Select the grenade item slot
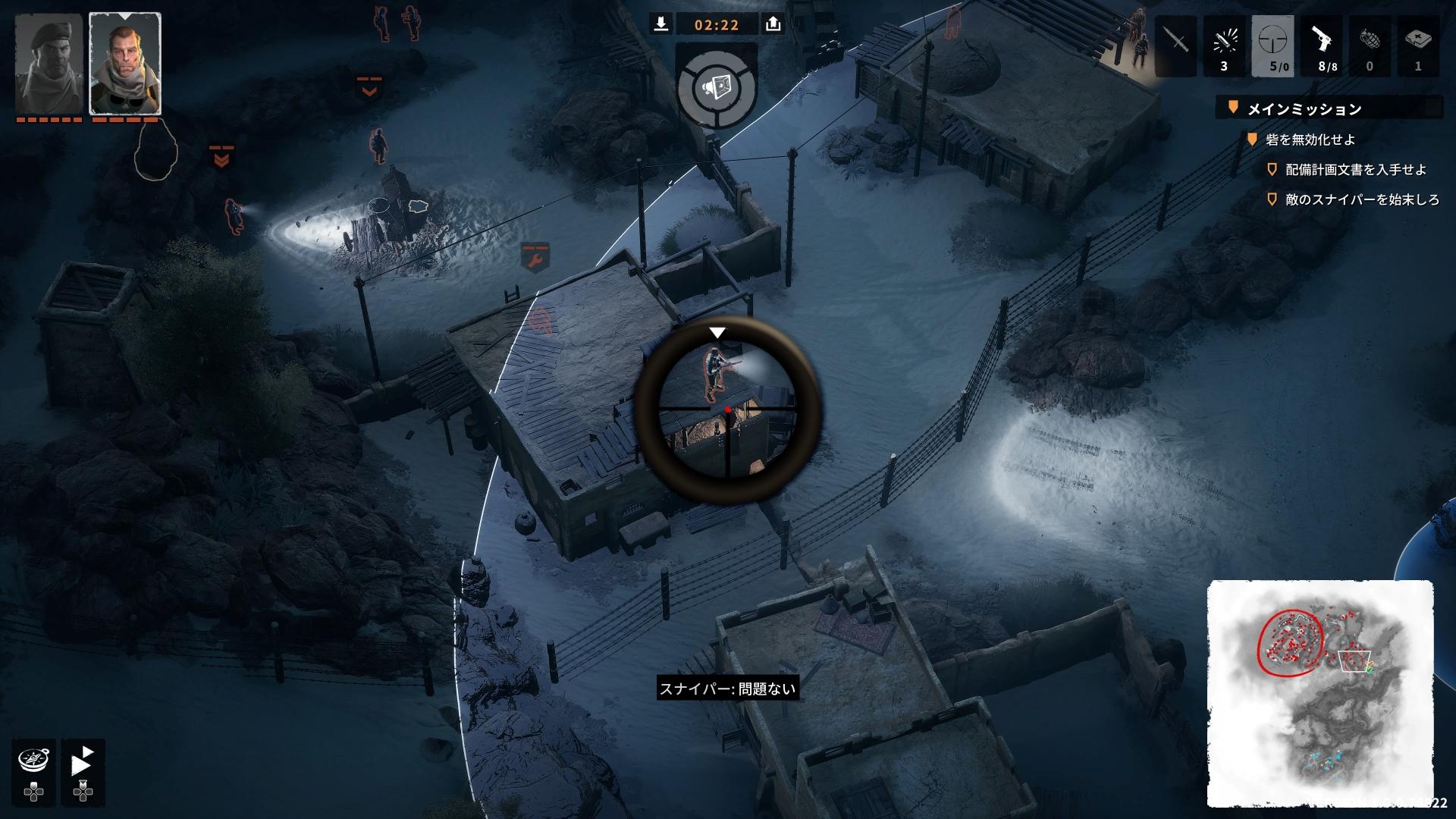Image resolution: width=1456 pixels, height=819 pixels. point(1370,45)
